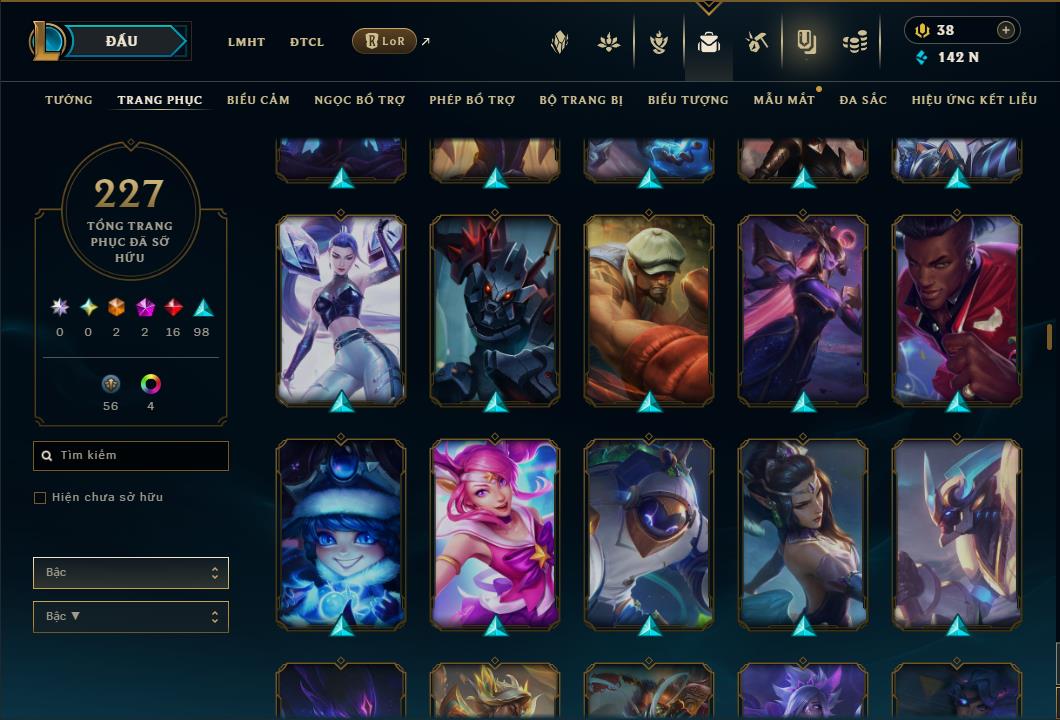Open the coin stack store icon
This screenshot has width=1060, height=720.
click(x=854, y=42)
